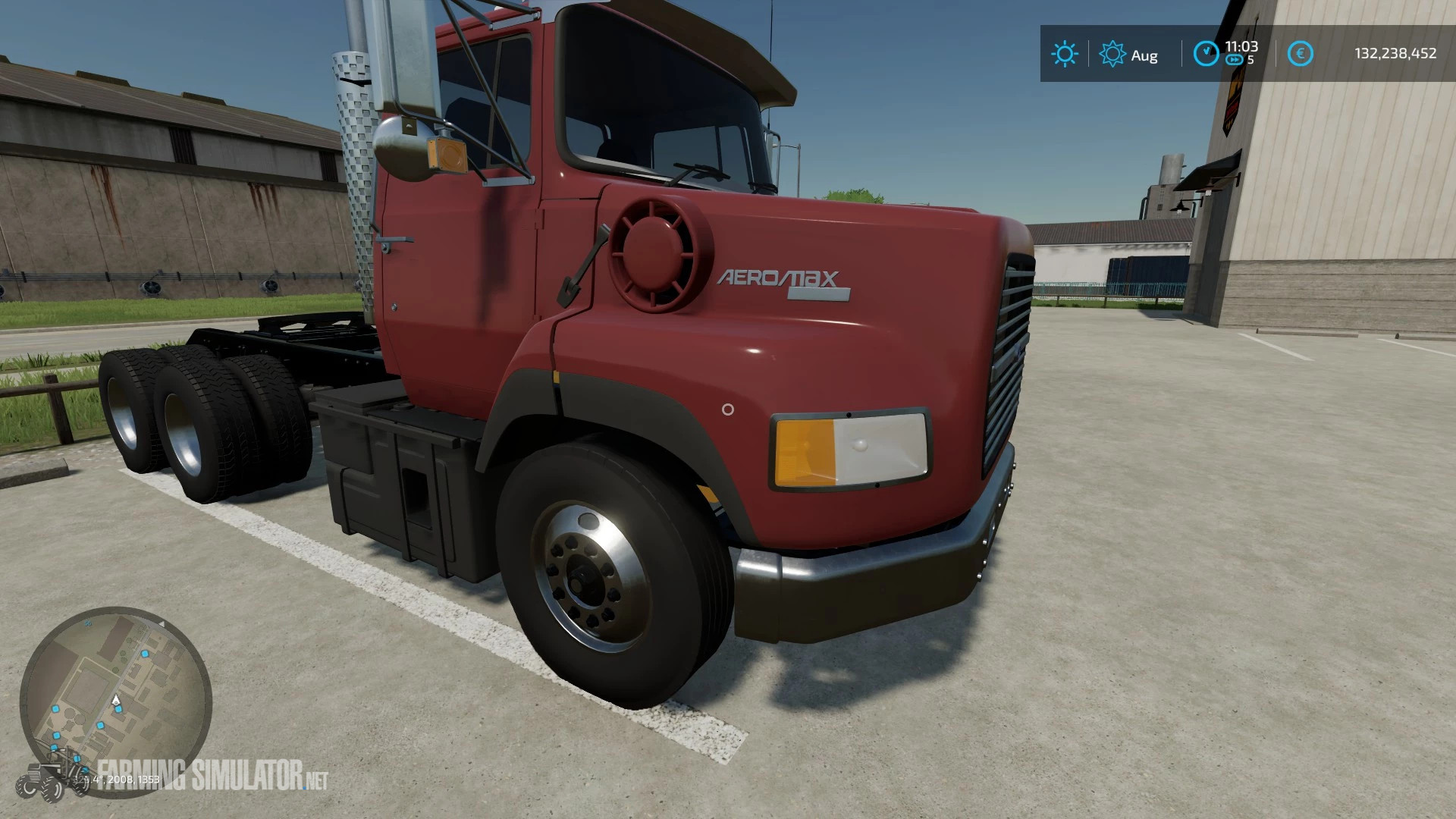Select the blue map marker beside the player arrow
Screen dimensions: 1456x819
(118, 710)
